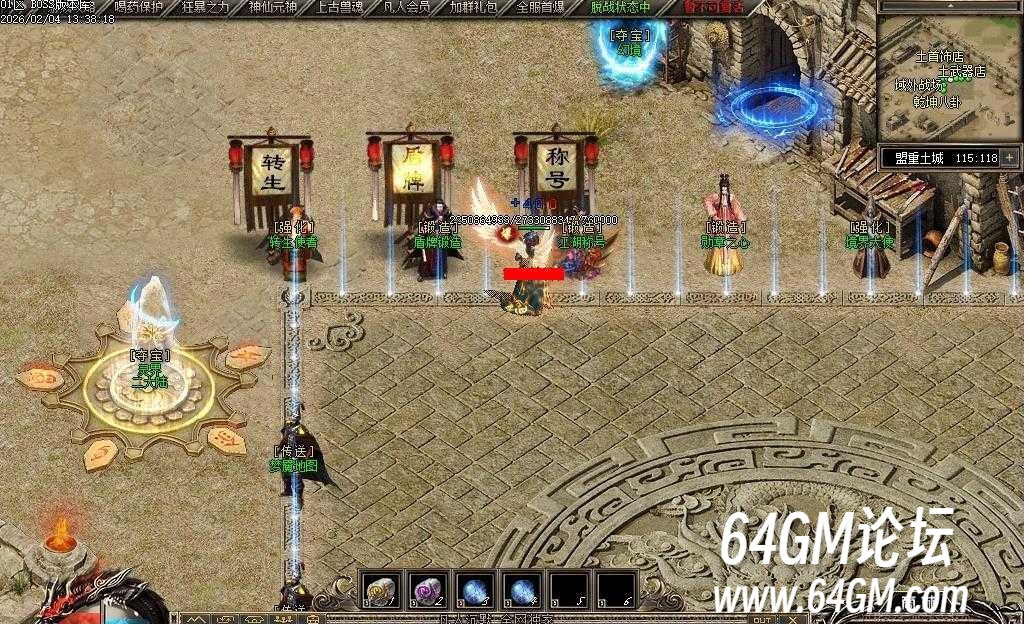Screen dimensions: 1029x624
Task: Select the 上古兽魂 button
Action: [339, 7]
